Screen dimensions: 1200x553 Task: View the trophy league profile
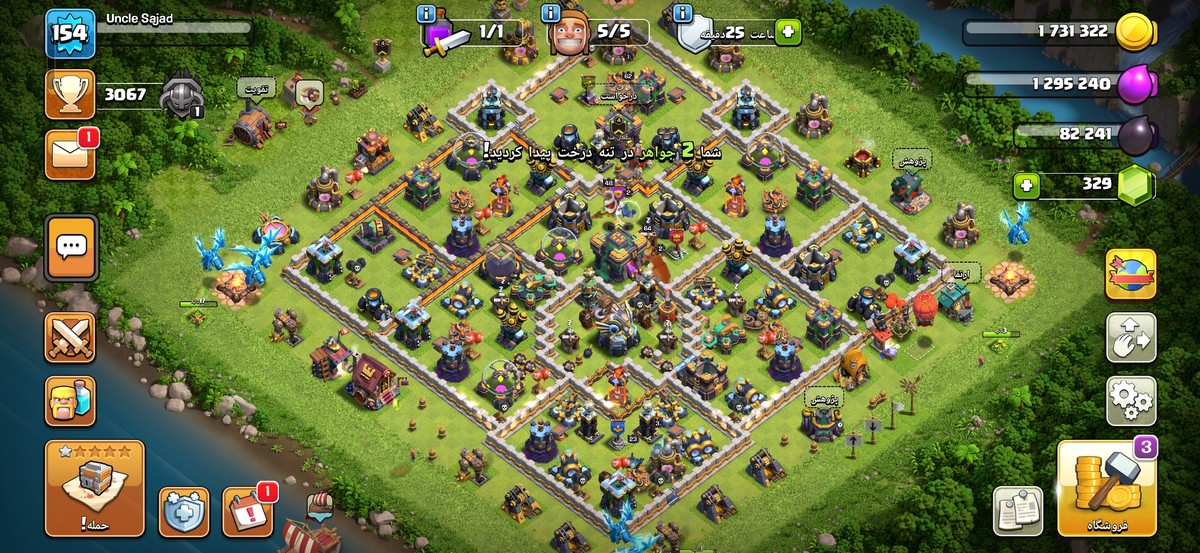click(70, 95)
